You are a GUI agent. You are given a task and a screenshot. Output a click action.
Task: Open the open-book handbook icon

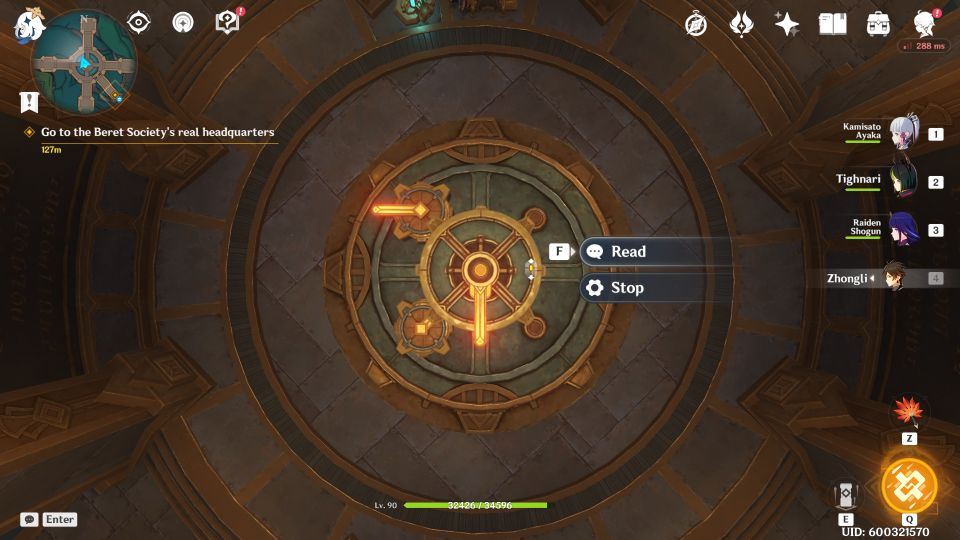tap(832, 24)
